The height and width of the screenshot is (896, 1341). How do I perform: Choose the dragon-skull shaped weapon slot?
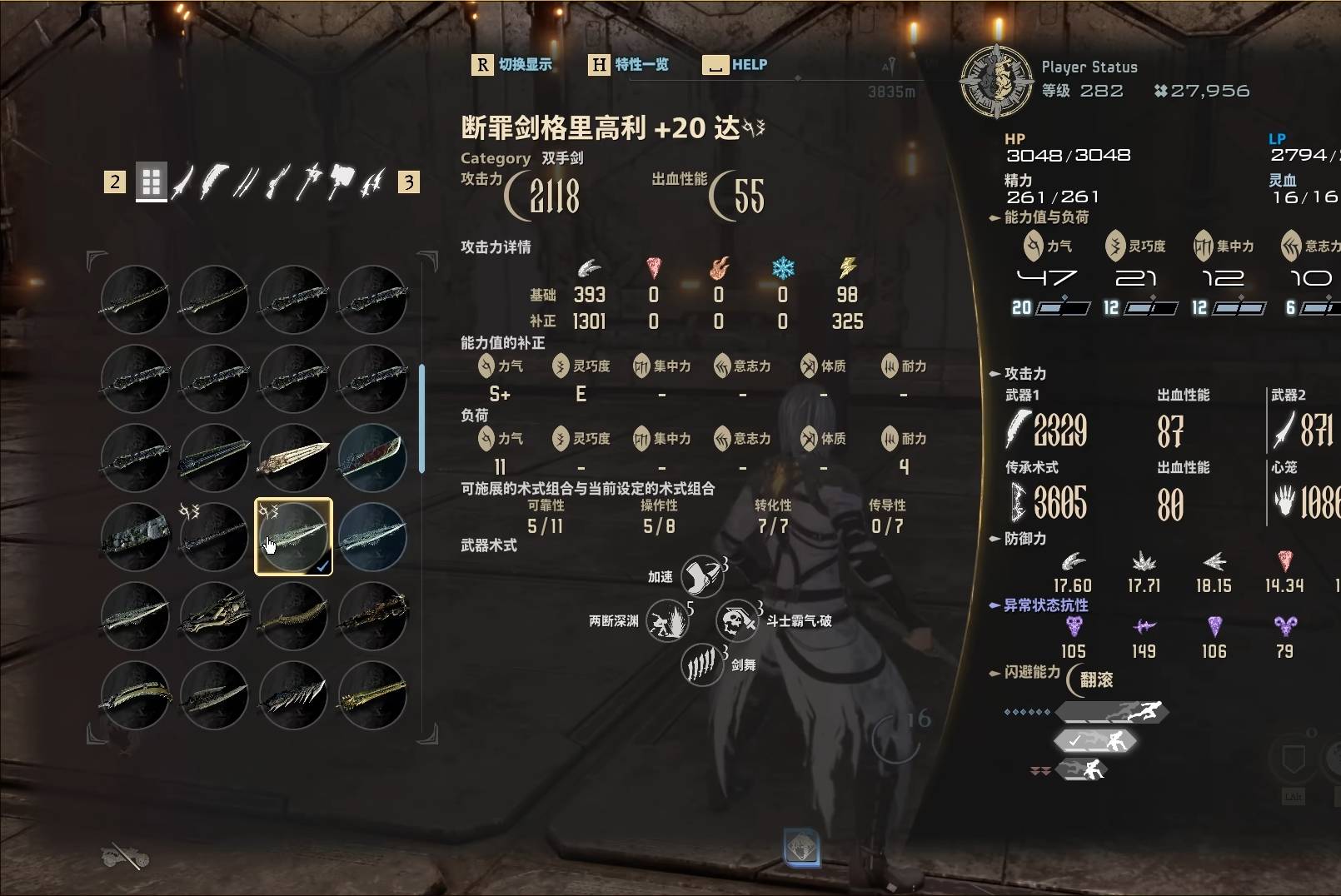214,616
